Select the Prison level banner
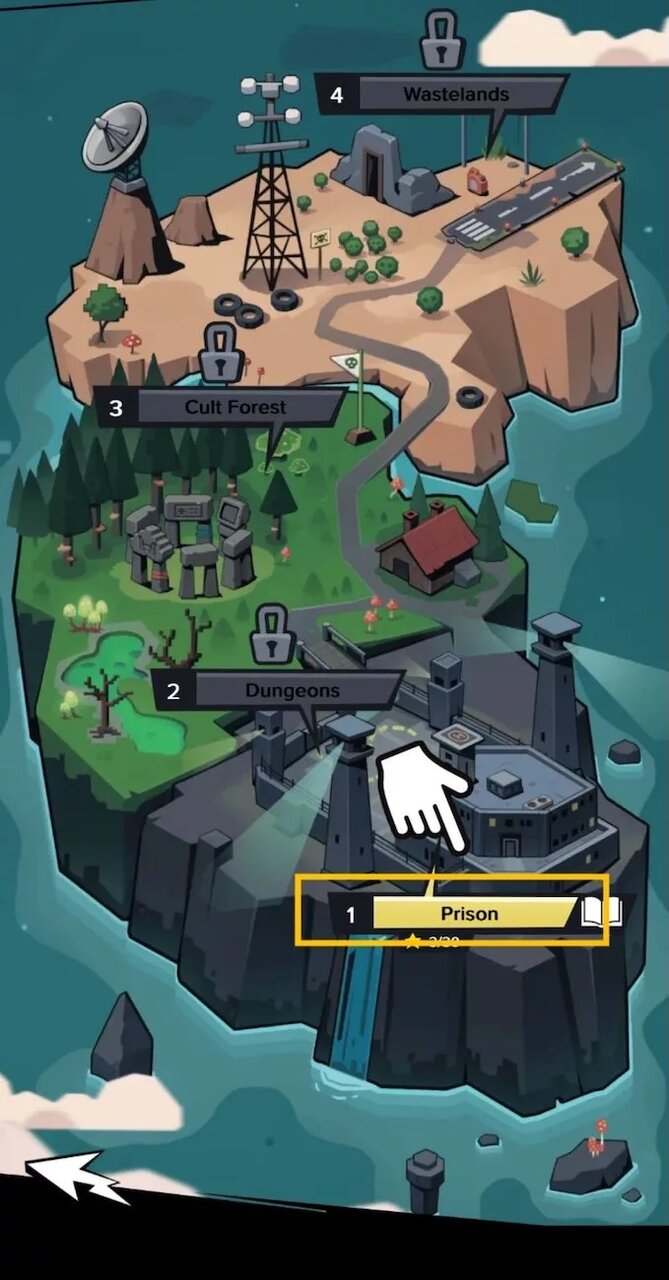The width and height of the screenshot is (669, 1280). (468, 913)
